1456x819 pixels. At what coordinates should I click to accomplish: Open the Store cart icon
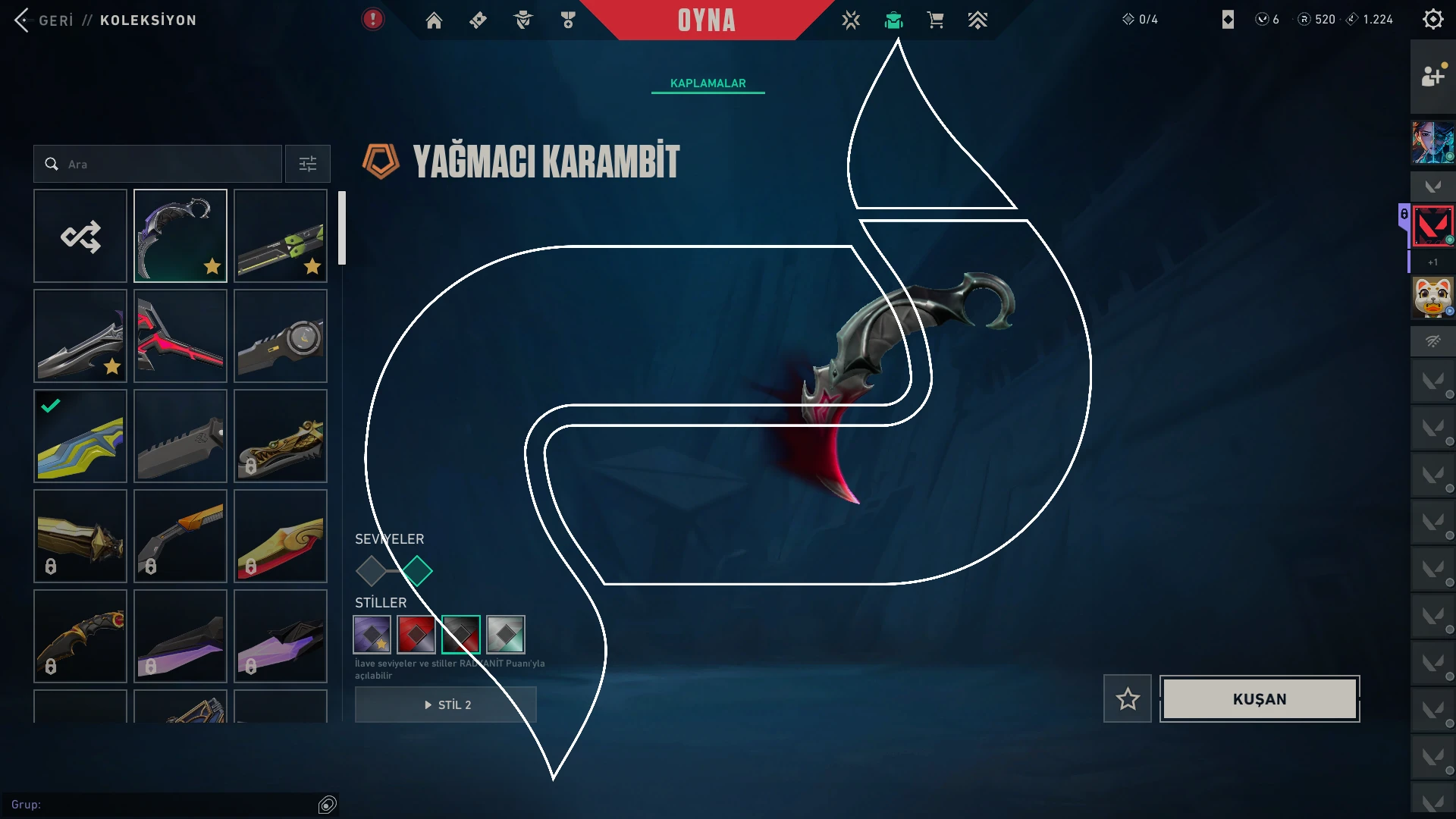point(935,20)
